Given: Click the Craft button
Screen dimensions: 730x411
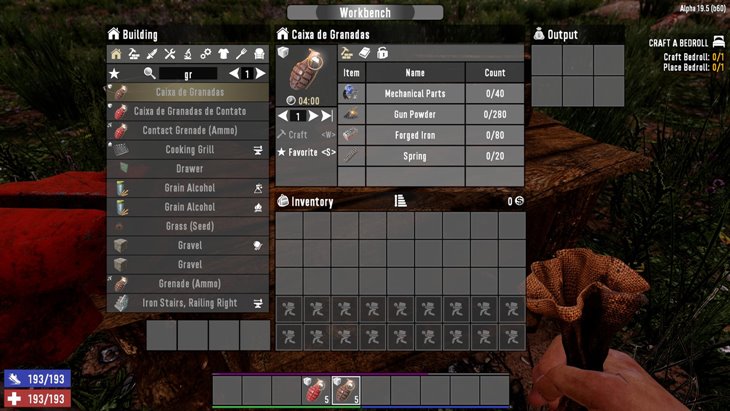Looking at the screenshot, I should [298, 134].
